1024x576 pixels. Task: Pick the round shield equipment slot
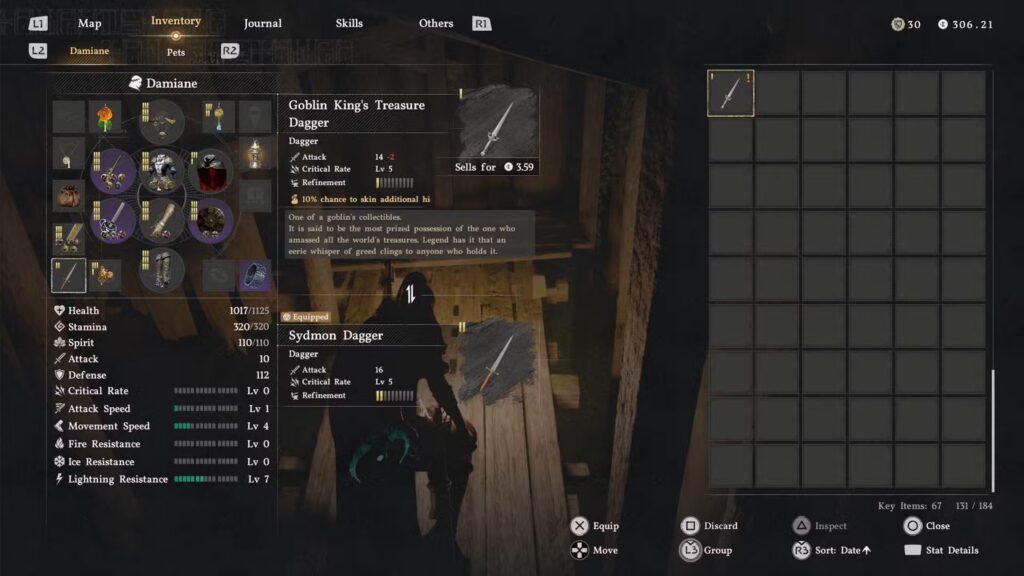210,220
